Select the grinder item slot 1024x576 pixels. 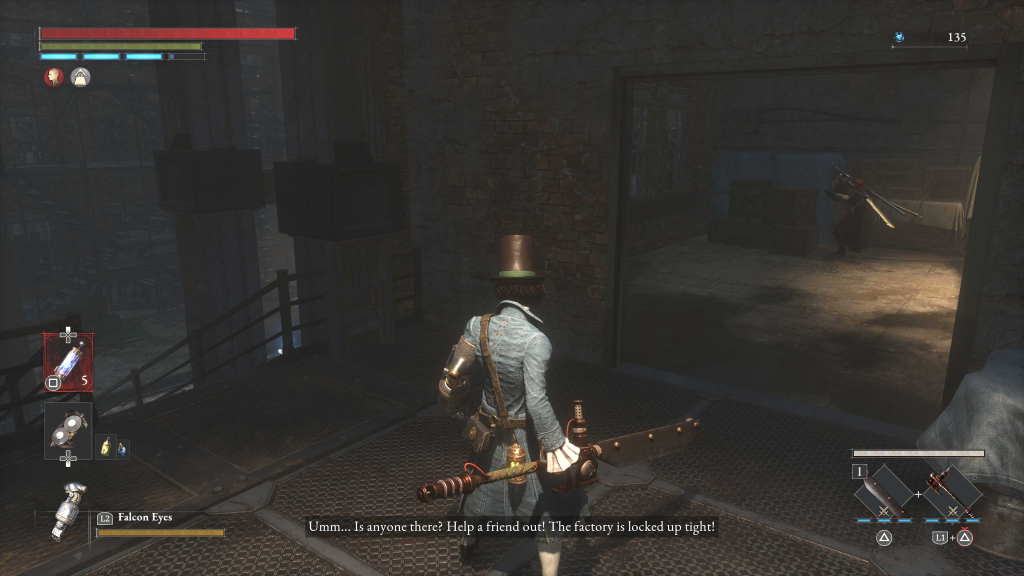click(68, 430)
